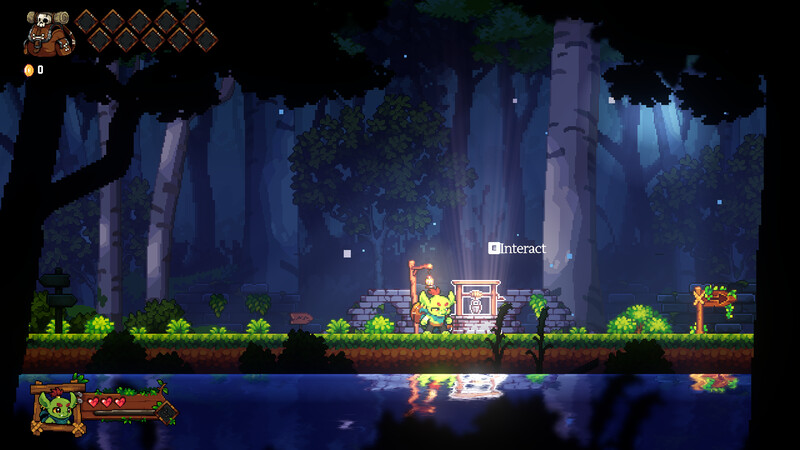This screenshot has height=450, width=800.
Task: Select the green goblin character portrait
Action: click(x=55, y=407)
